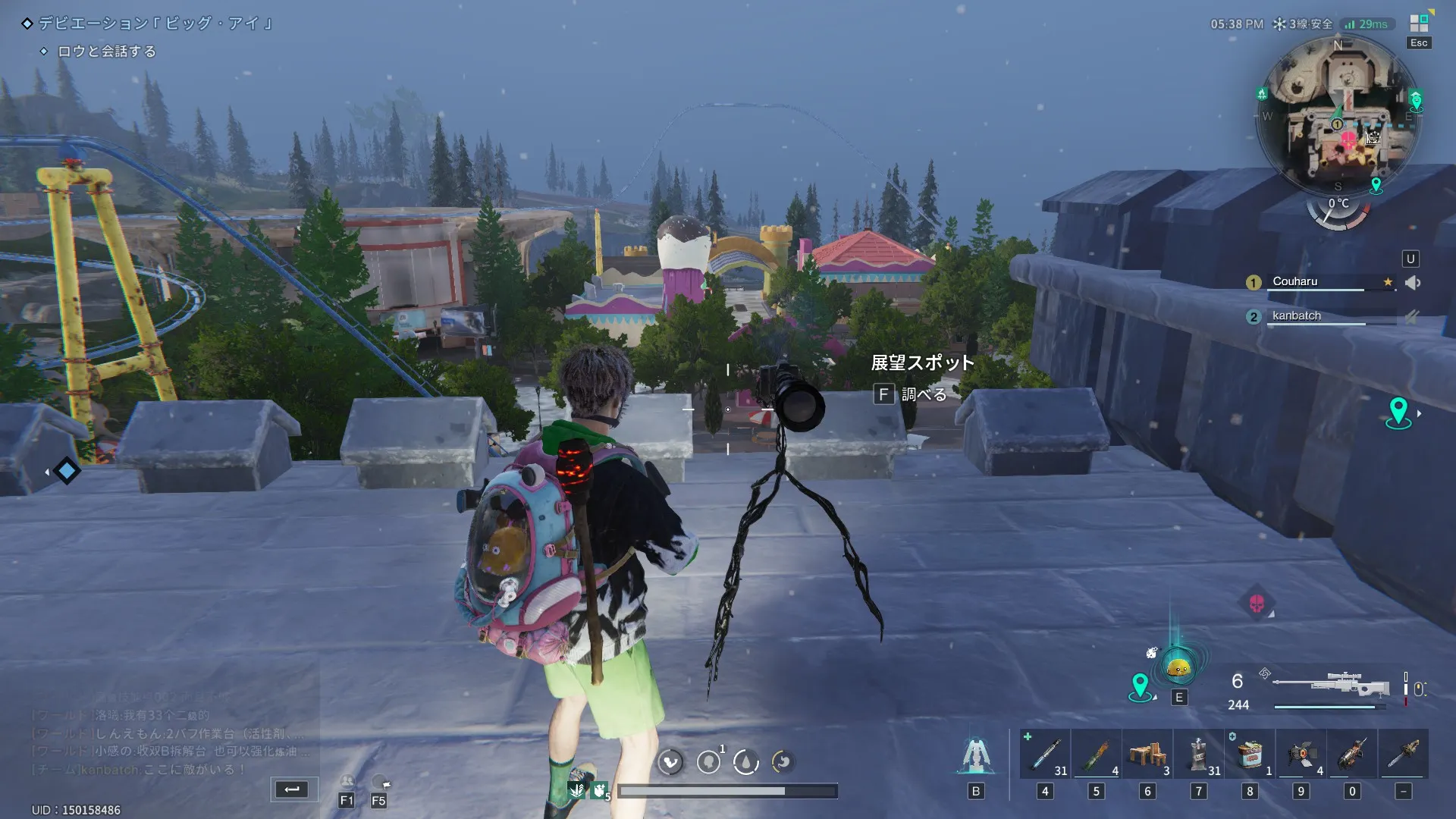Toggle kanbatch's muted speaker icon
The height and width of the screenshot is (819, 1456).
1412,316
